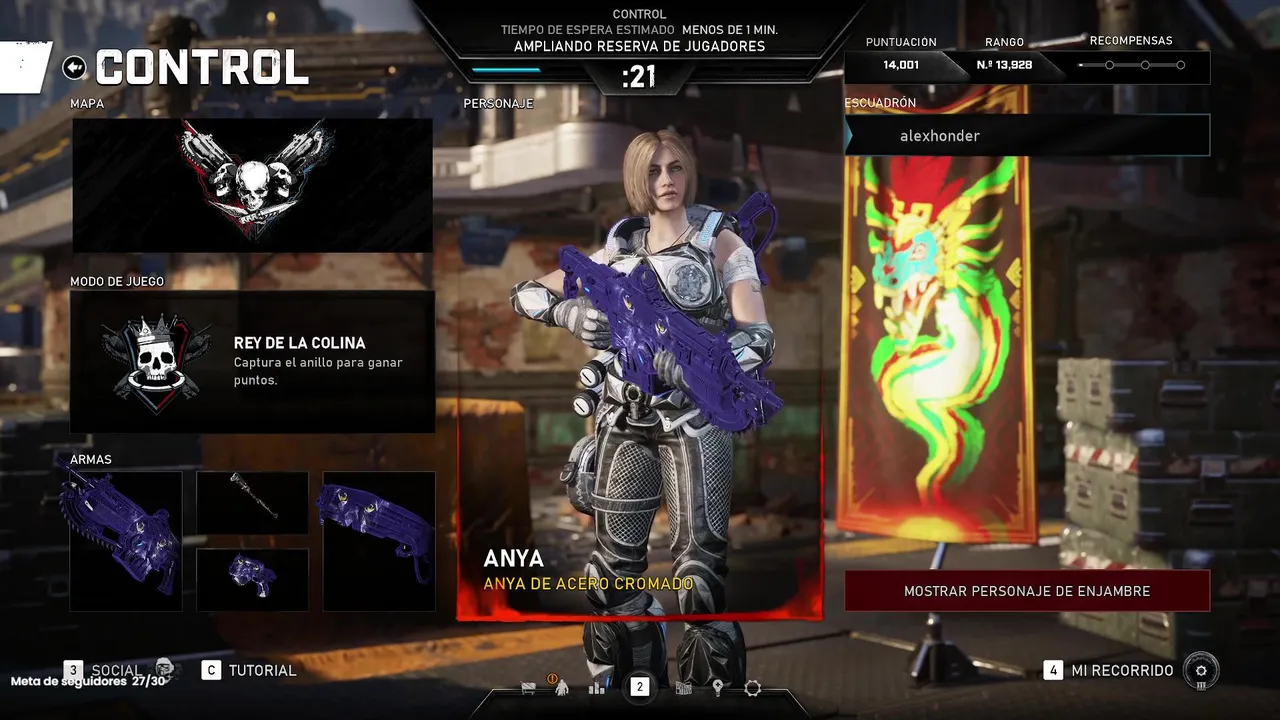The image size is (1280, 720).
Task: Select the Rey de la Colina game mode
Action: coord(252,361)
